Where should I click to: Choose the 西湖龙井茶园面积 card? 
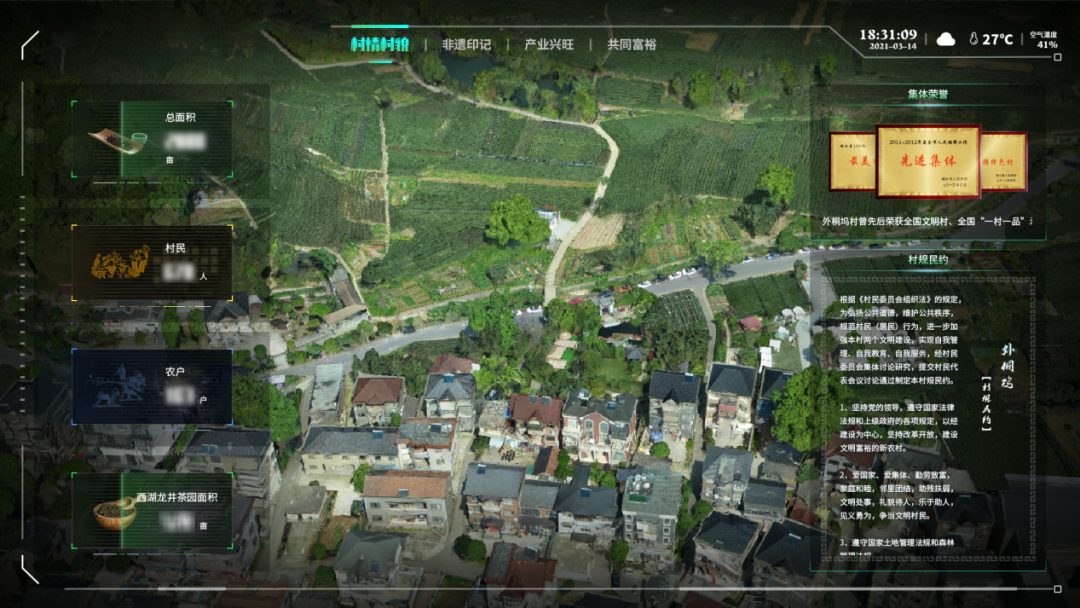[x=152, y=510]
